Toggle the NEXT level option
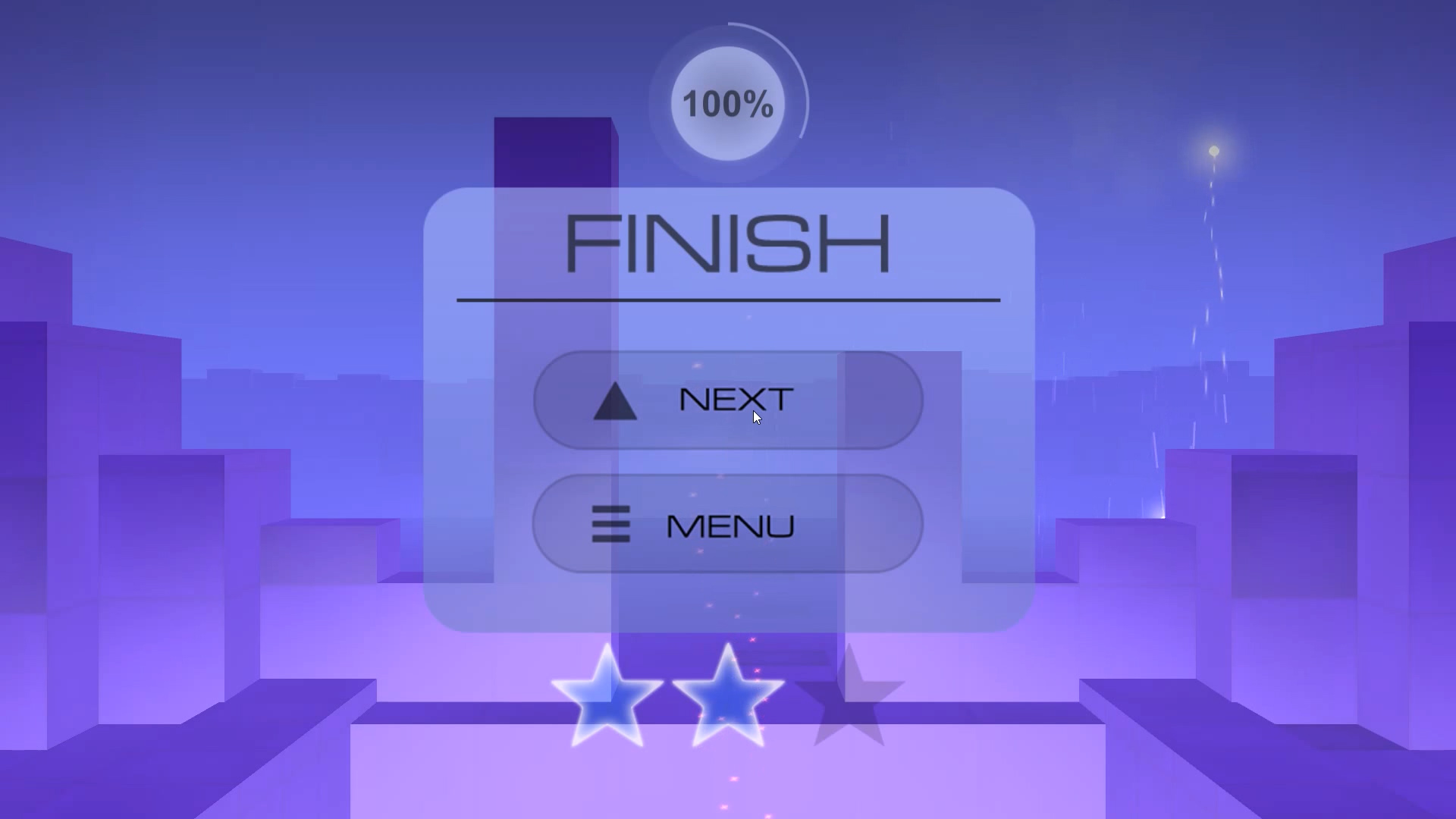 click(726, 400)
